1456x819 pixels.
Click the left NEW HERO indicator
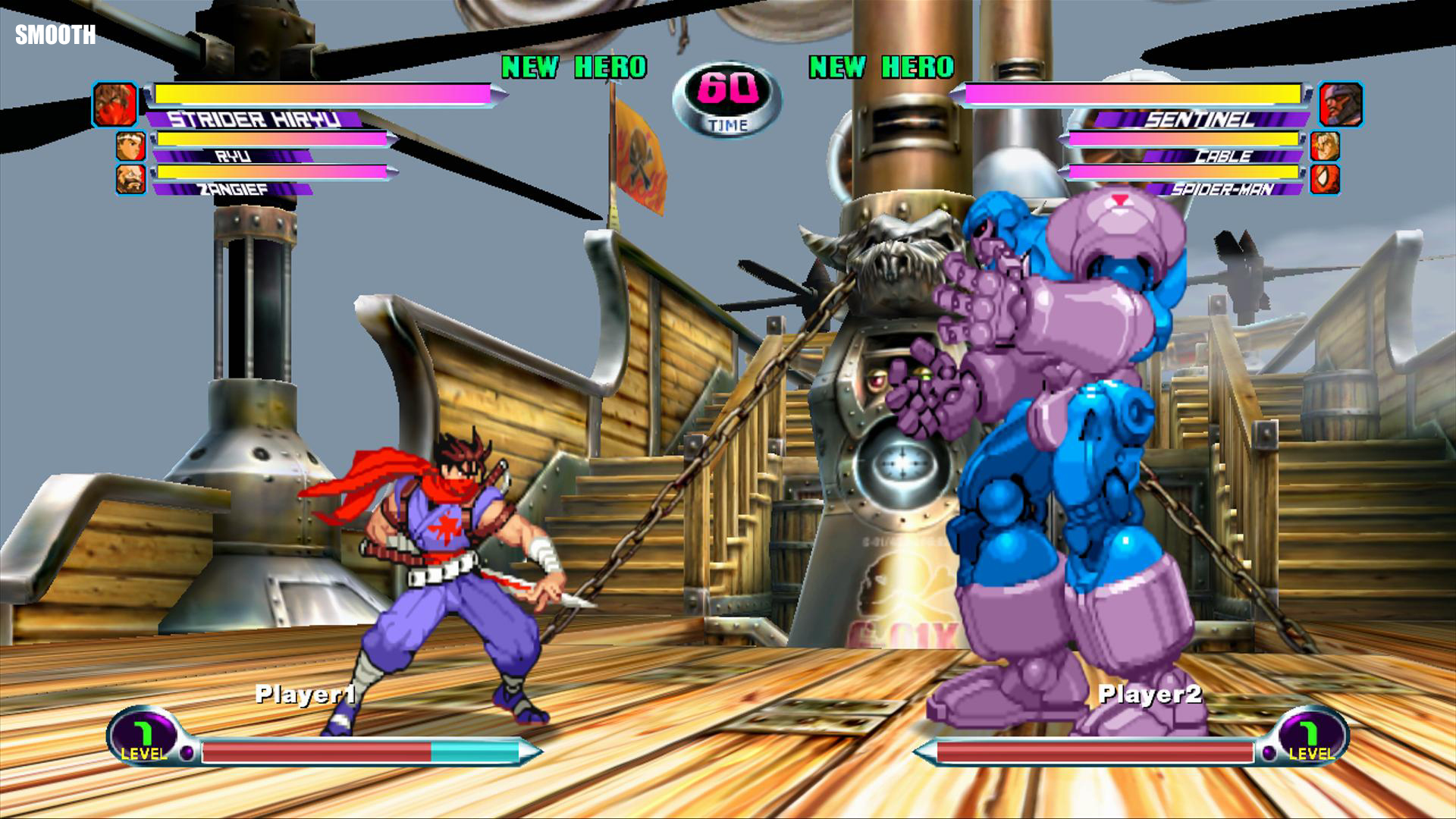(x=580, y=67)
